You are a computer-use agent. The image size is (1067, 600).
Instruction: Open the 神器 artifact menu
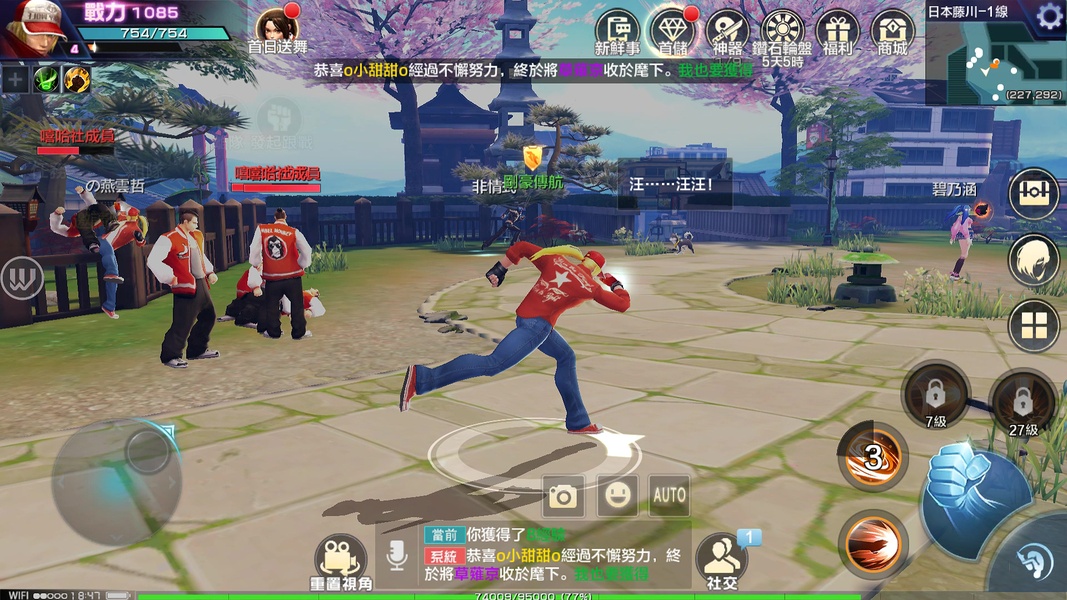(x=727, y=31)
